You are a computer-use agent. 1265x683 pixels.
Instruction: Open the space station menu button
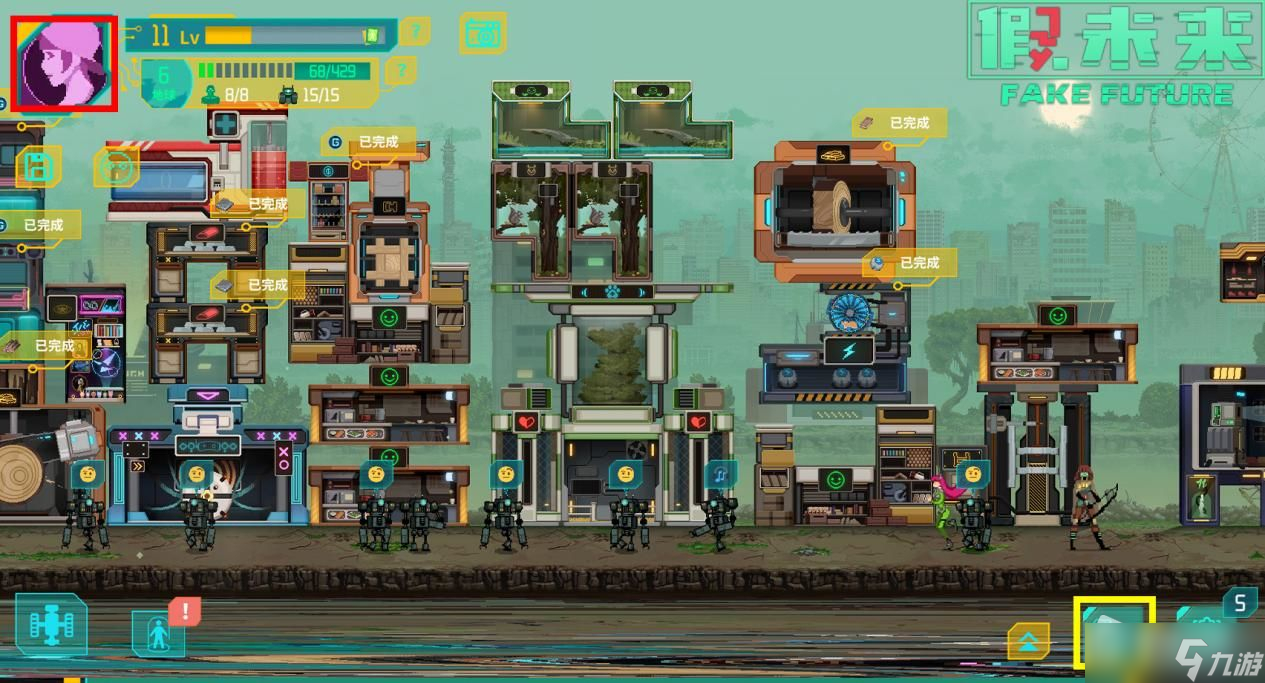(x=50, y=626)
